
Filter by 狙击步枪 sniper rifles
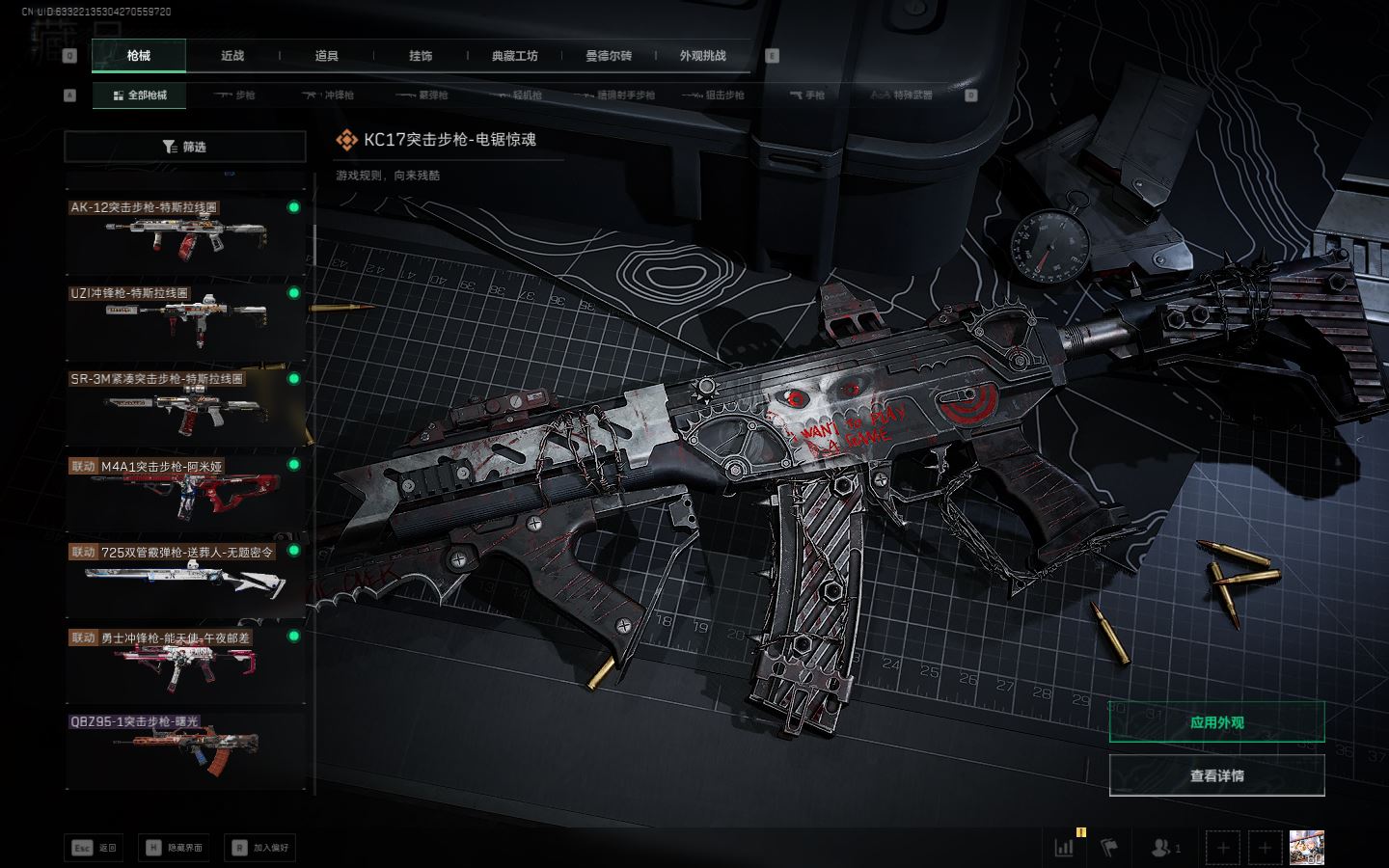[713, 95]
